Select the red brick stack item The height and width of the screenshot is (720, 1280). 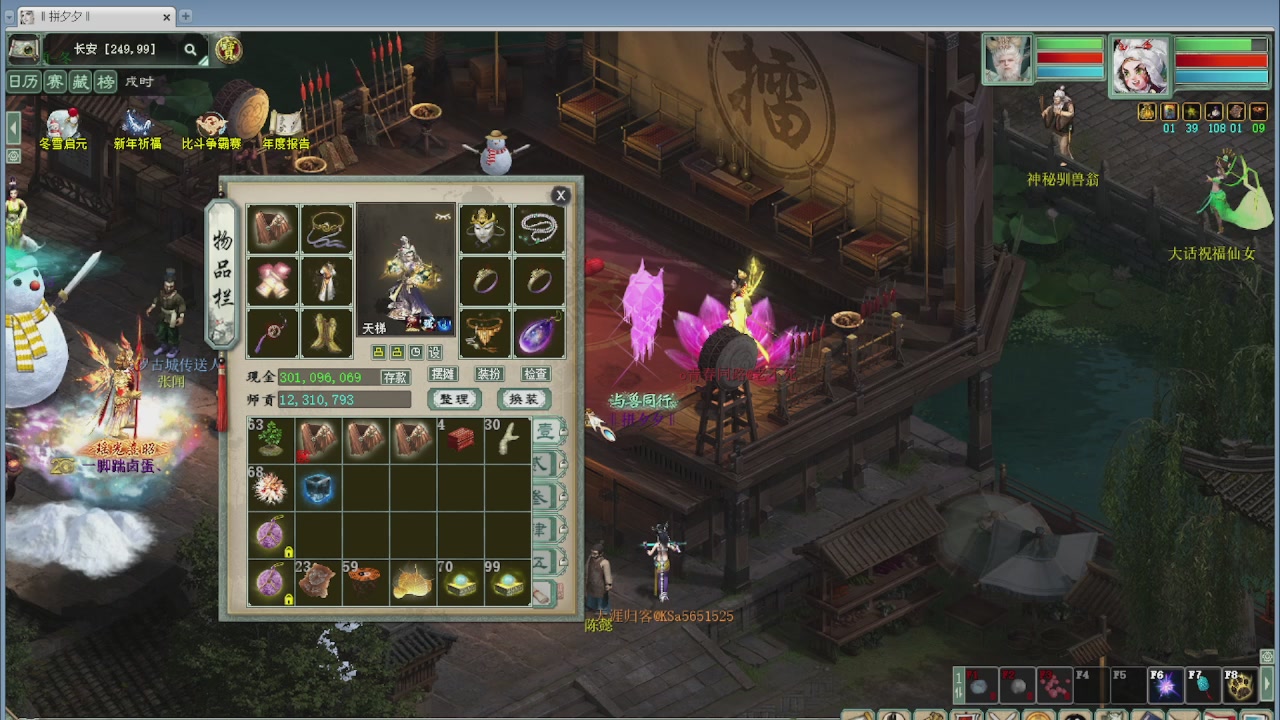[x=461, y=440]
